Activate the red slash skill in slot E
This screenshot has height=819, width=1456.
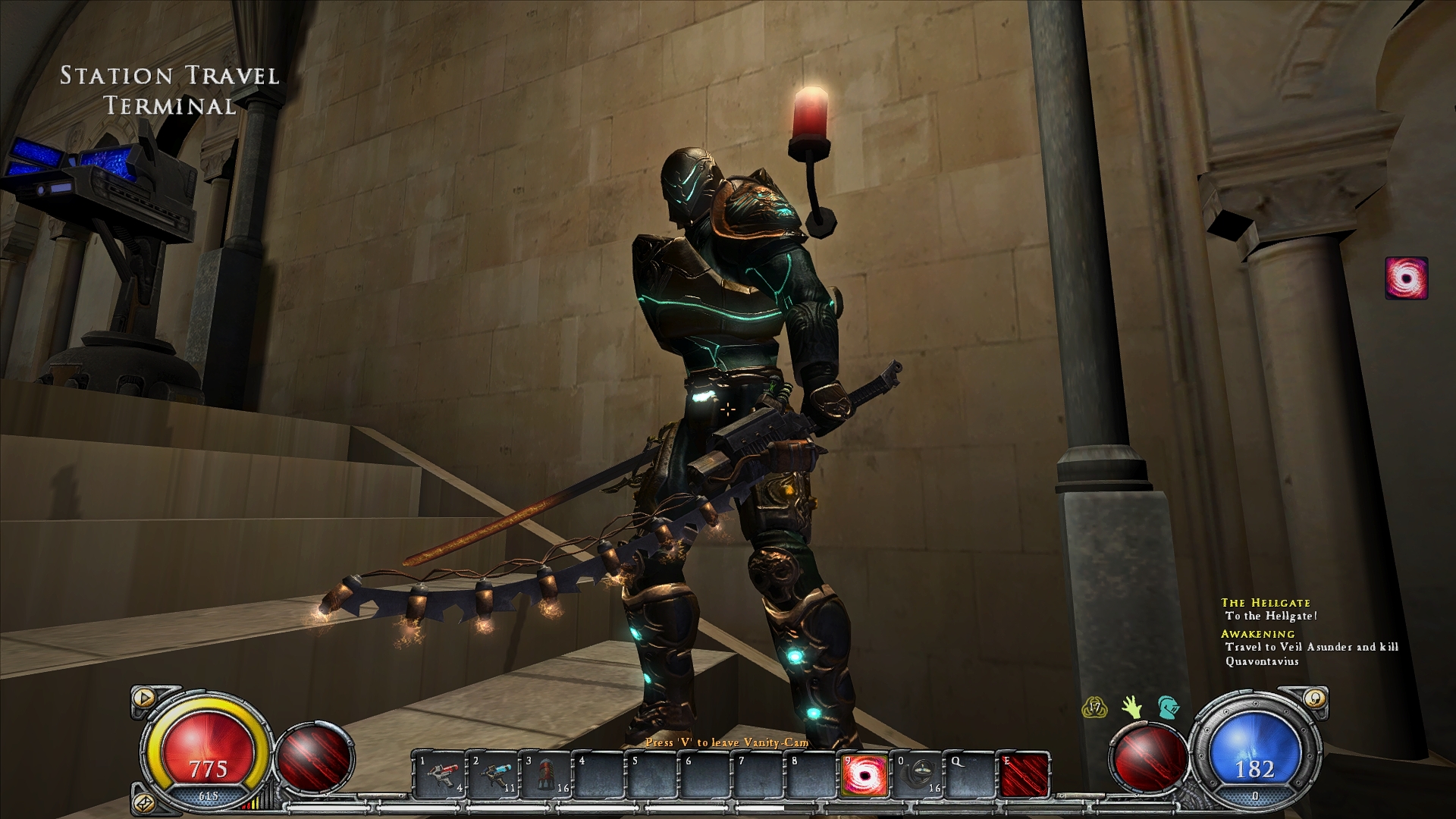coord(1025,774)
